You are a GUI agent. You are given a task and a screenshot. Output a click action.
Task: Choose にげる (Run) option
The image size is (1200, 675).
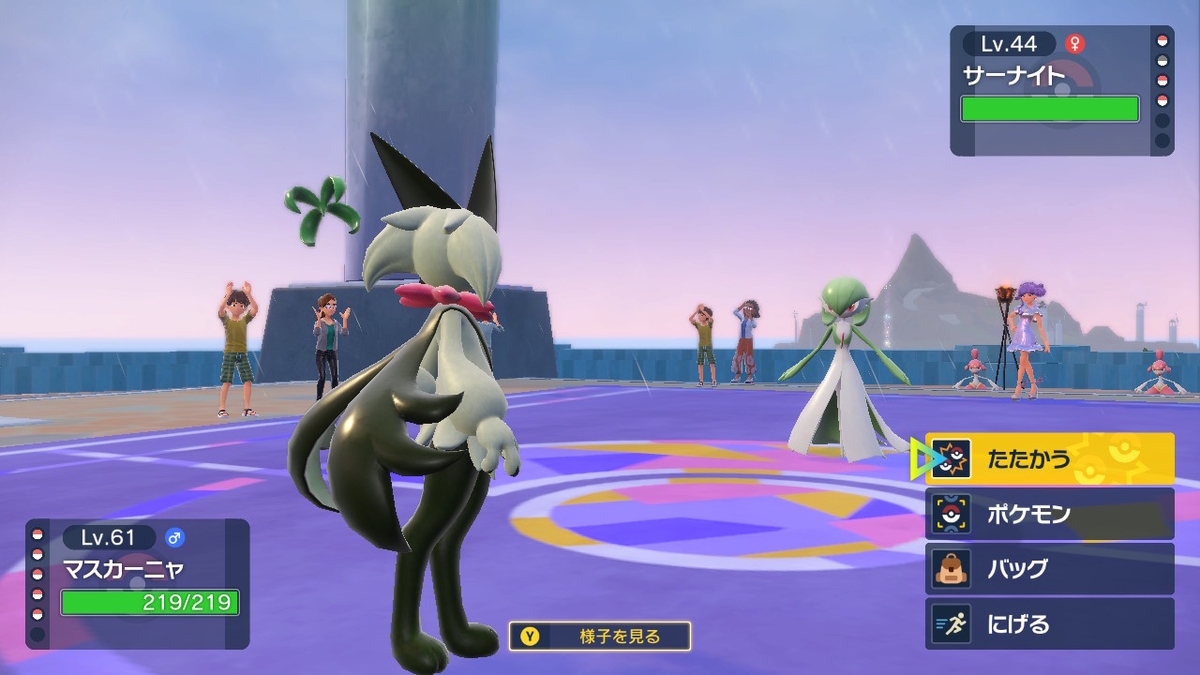1049,624
